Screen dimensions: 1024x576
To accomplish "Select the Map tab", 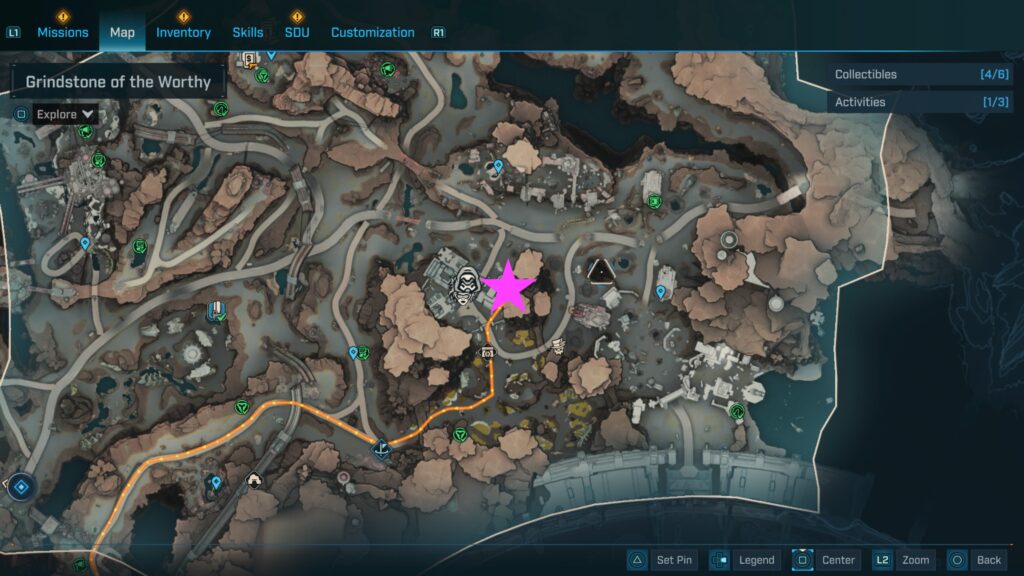I will [x=122, y=32].
